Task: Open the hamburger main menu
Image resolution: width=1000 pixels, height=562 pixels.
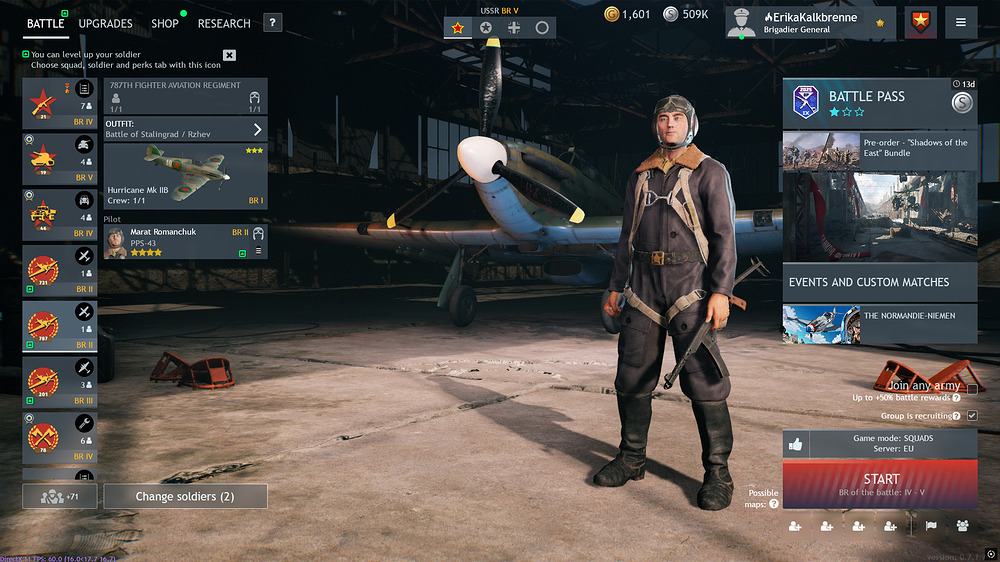Action: (961, 22)
